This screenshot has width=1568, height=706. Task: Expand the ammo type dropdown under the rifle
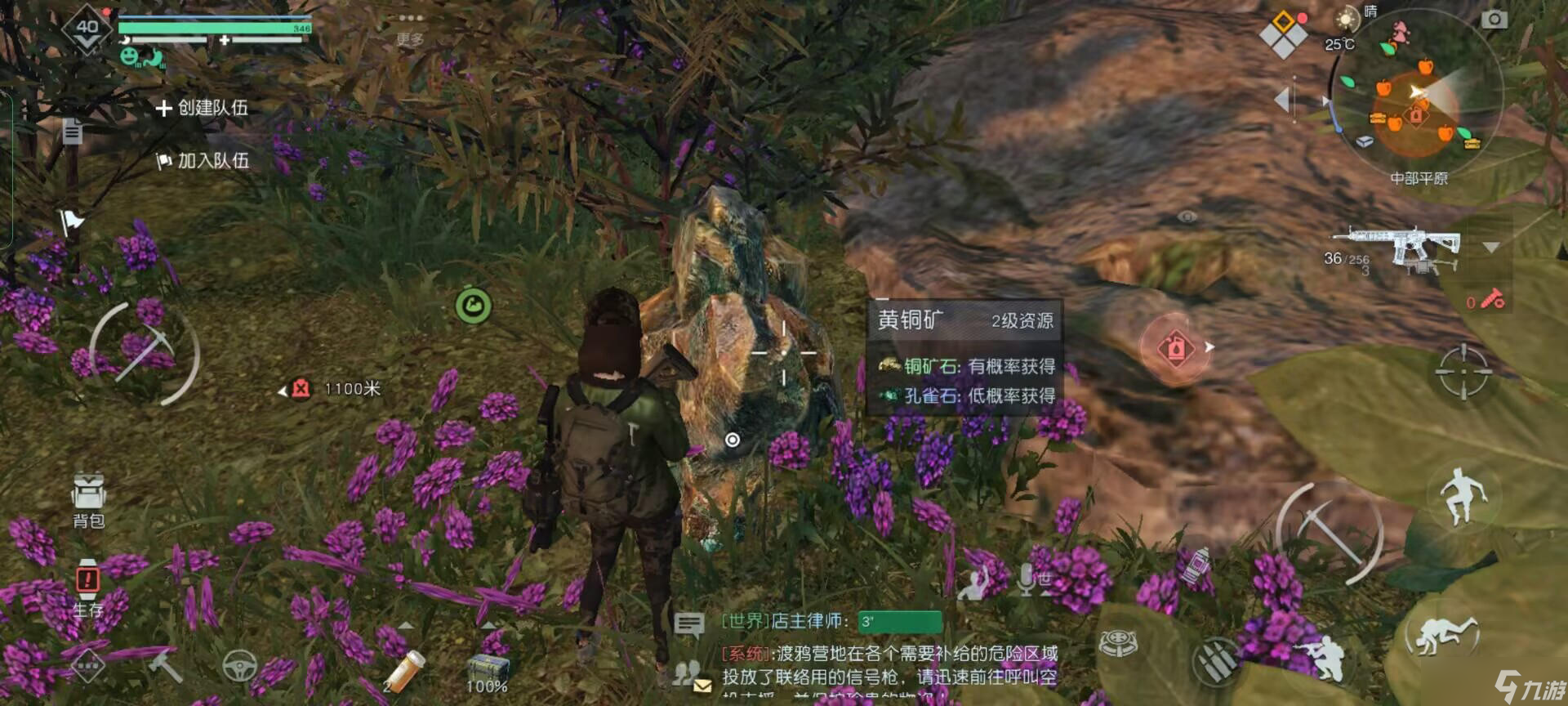click(x=1490, y=247)
